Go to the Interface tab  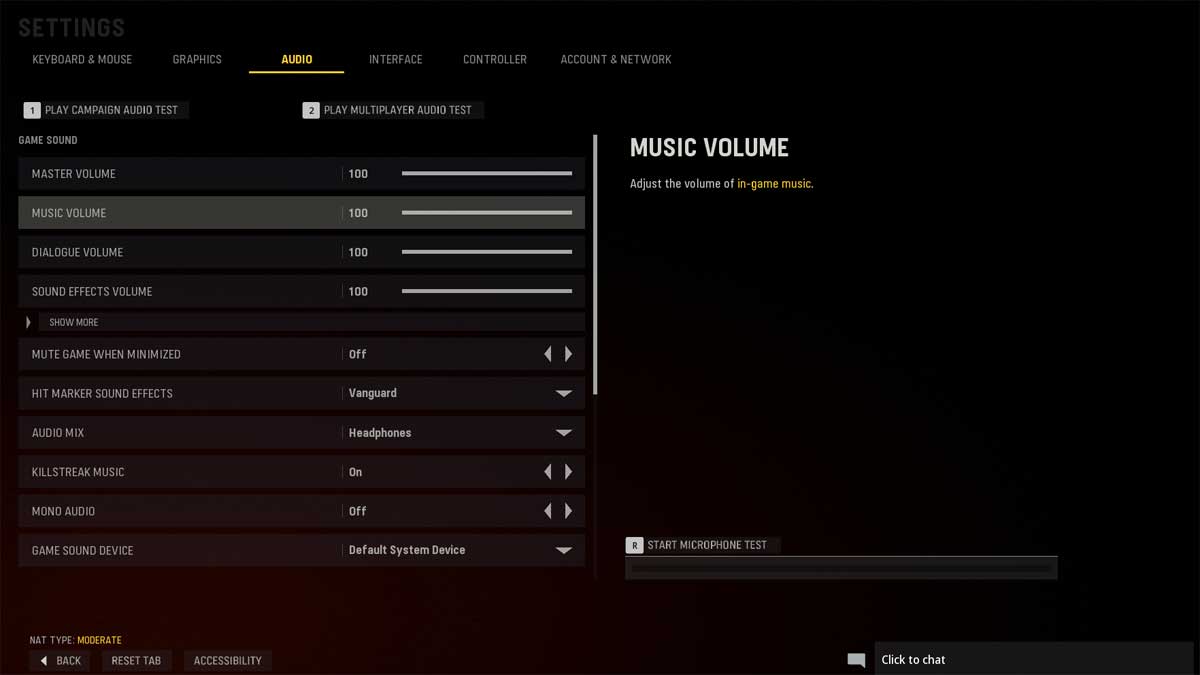click(395, 60)
